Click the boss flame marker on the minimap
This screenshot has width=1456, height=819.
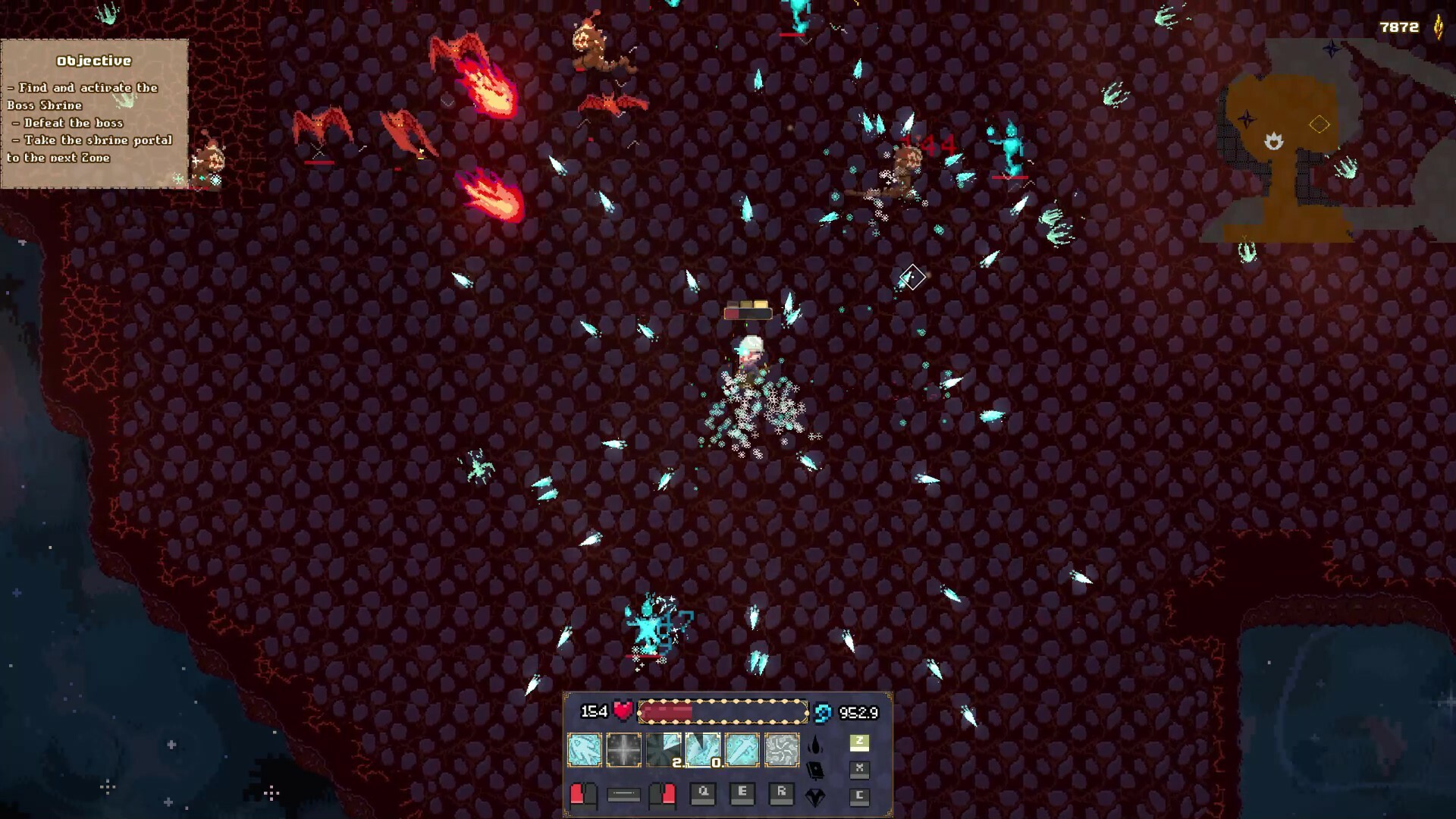(1274, 140)
